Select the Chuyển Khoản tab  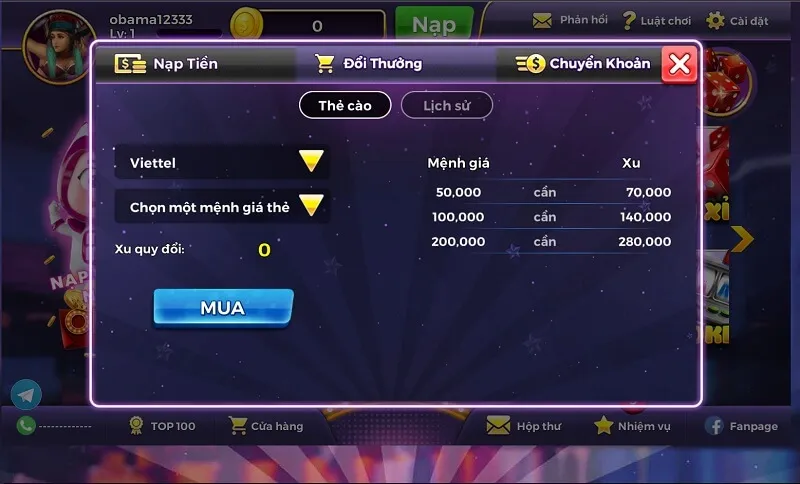click(x=584, y=64)
